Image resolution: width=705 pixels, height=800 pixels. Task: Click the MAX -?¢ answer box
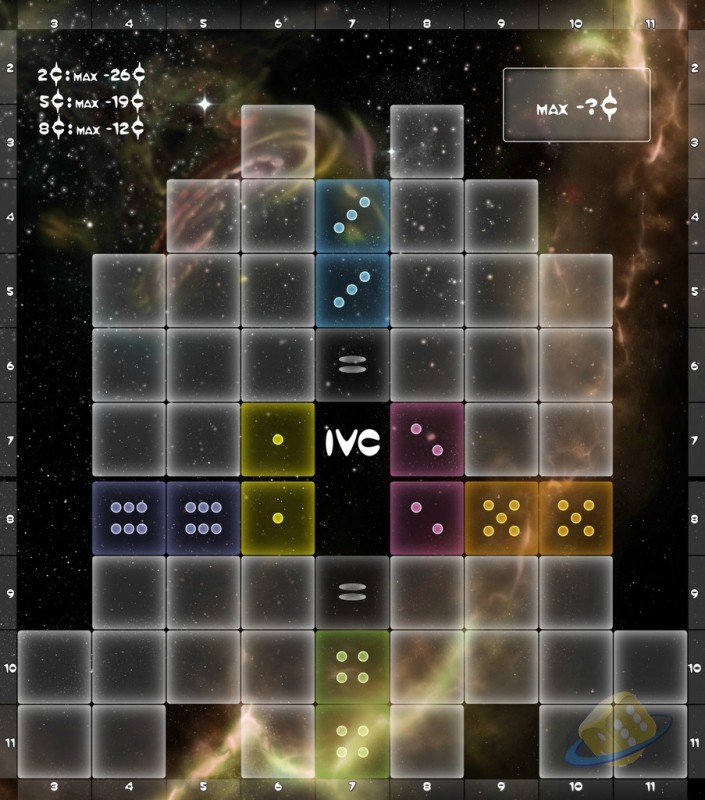point(576,105)
